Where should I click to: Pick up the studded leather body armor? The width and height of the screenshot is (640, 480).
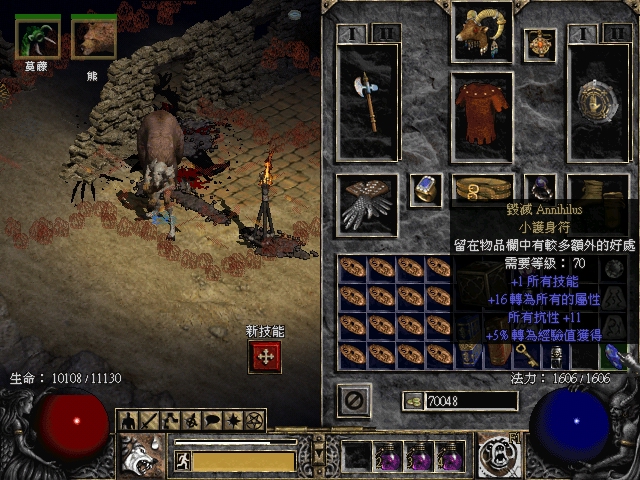(x=482, y=116)
